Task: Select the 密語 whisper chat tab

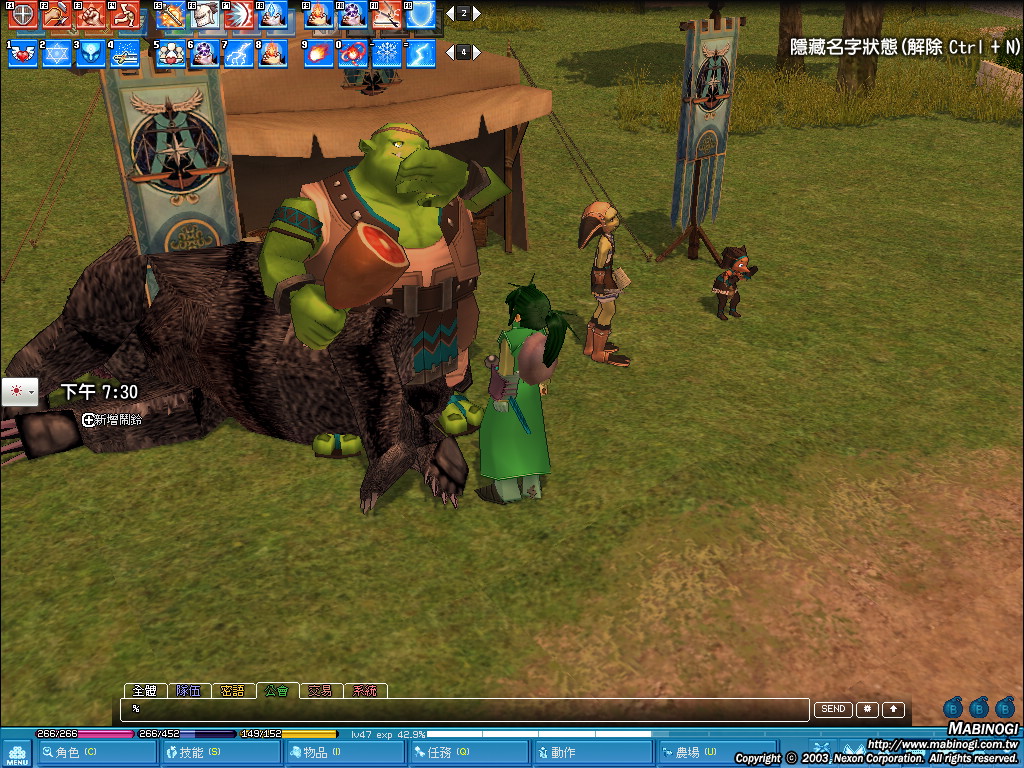Action: click(233, 691)
